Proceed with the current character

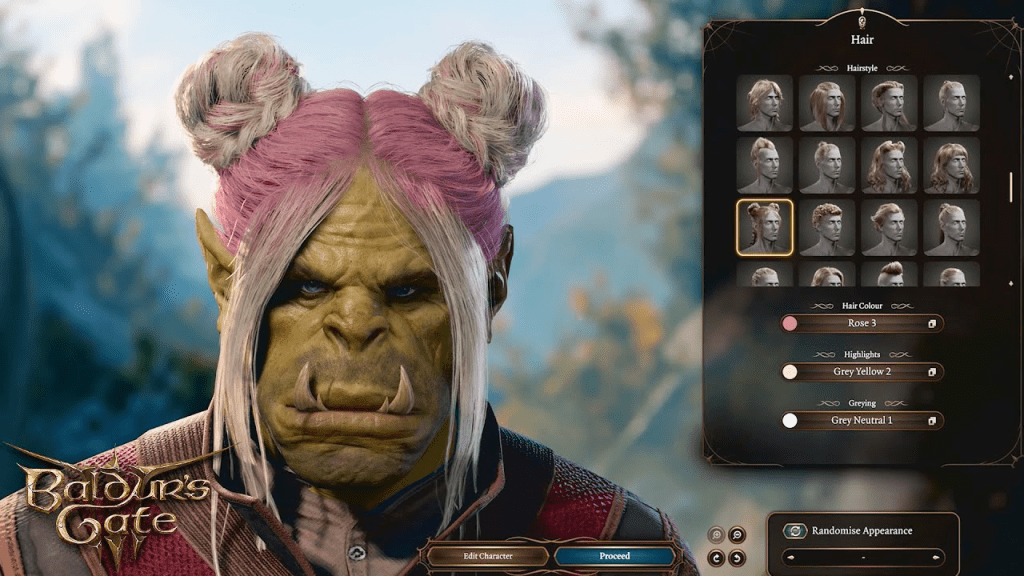pos(615,556)
